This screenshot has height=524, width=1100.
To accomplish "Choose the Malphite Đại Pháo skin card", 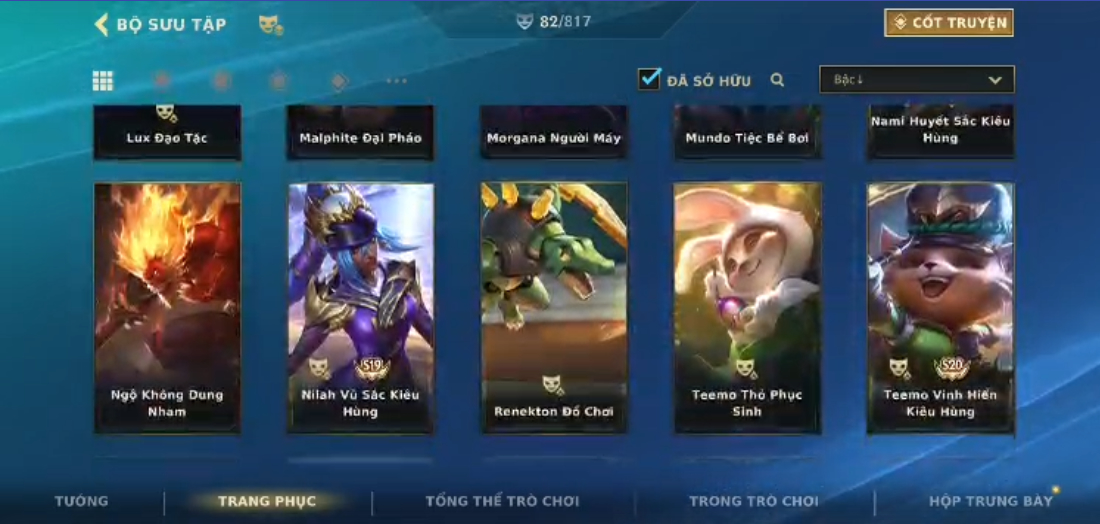I will click(x=360, y=133).
